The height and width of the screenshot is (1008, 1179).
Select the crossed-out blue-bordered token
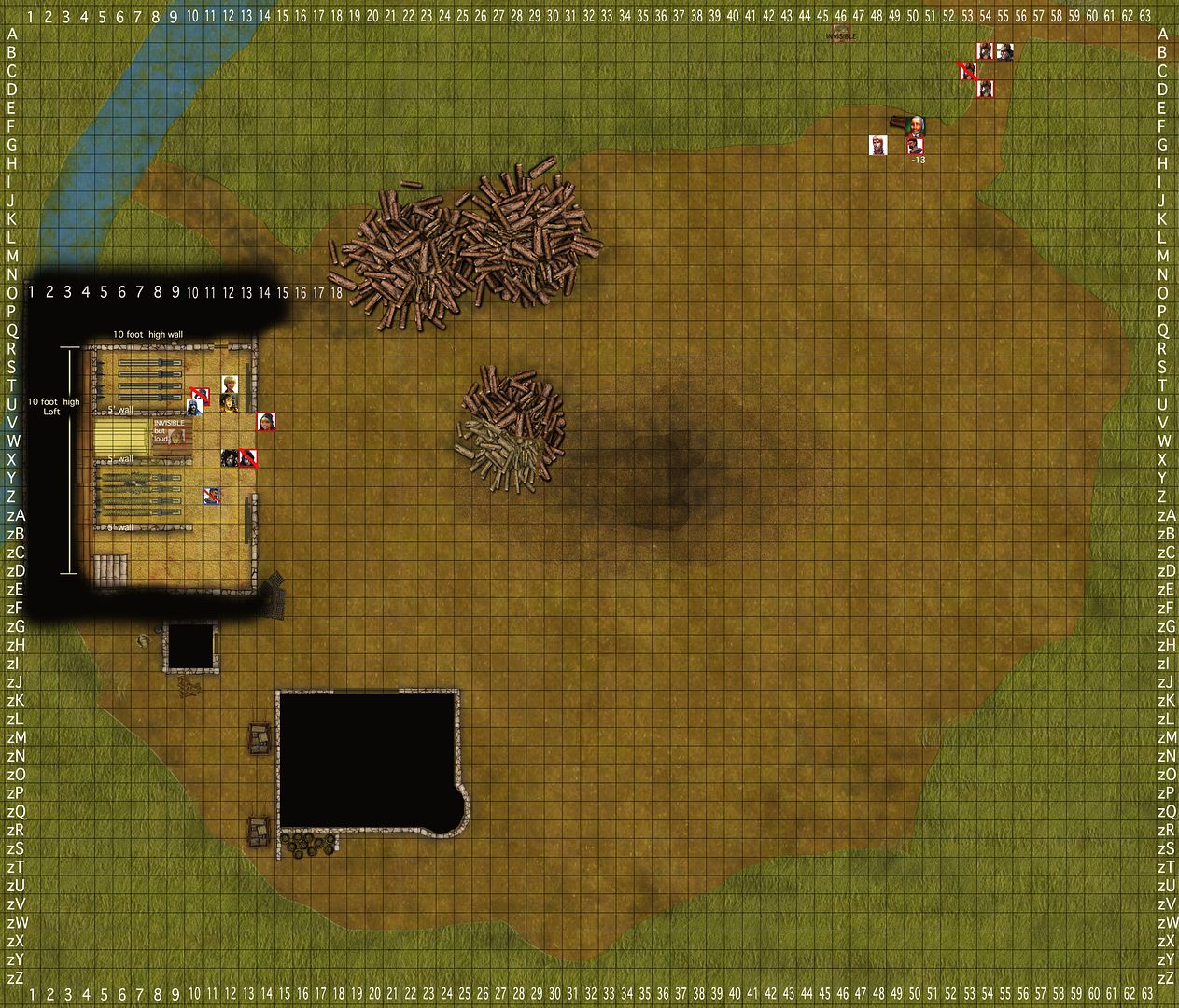213,496
